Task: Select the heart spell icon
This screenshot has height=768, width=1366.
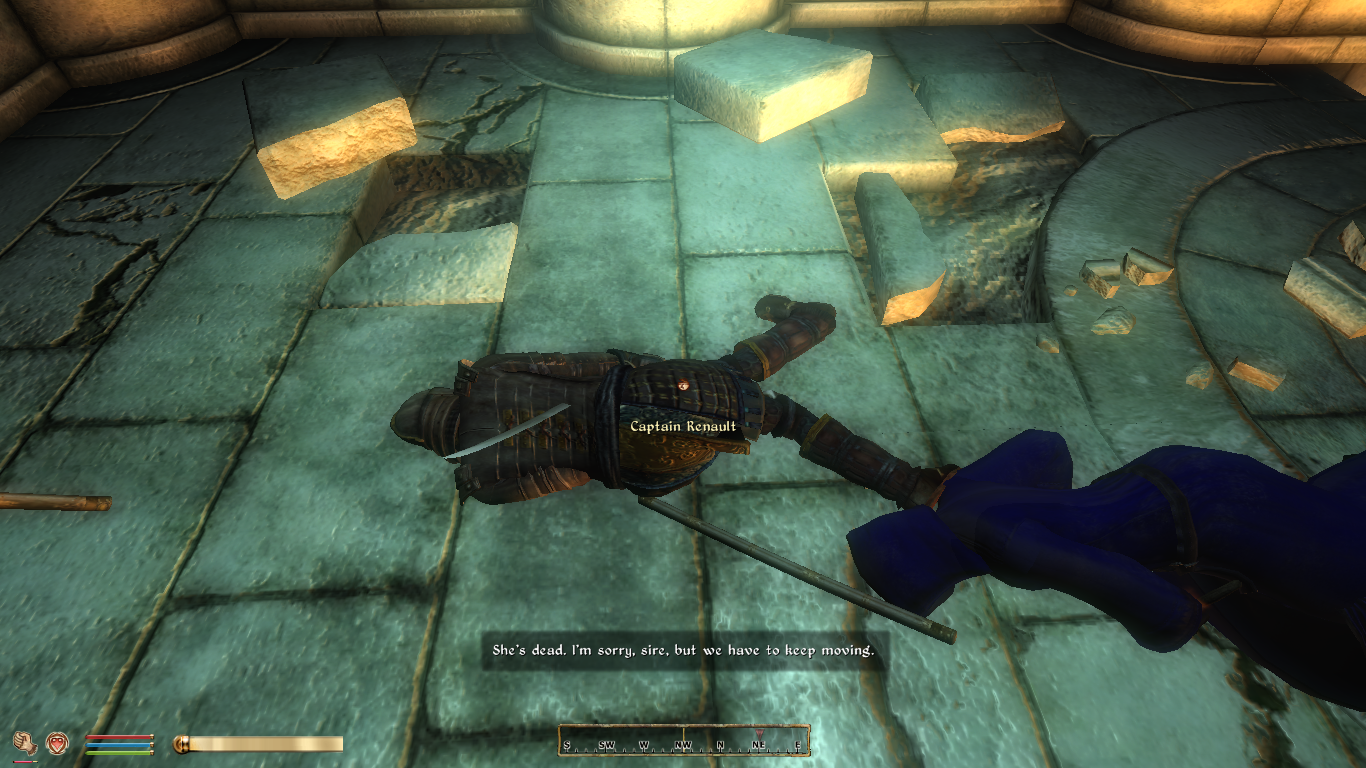Action: coord(59,743)
